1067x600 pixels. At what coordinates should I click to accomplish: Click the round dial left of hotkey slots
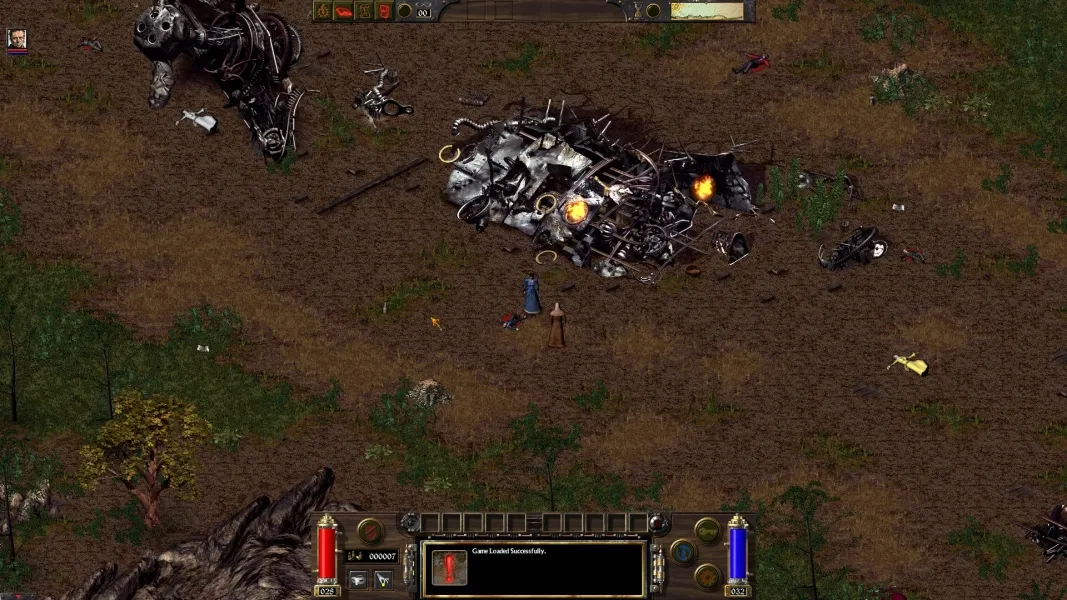pos(409,522)
